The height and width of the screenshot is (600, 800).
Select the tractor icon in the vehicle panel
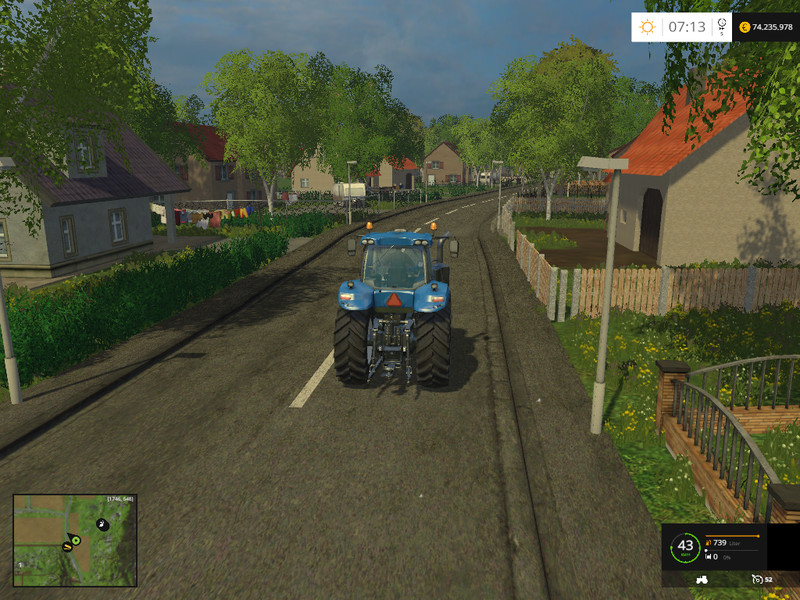click(701, 579)
